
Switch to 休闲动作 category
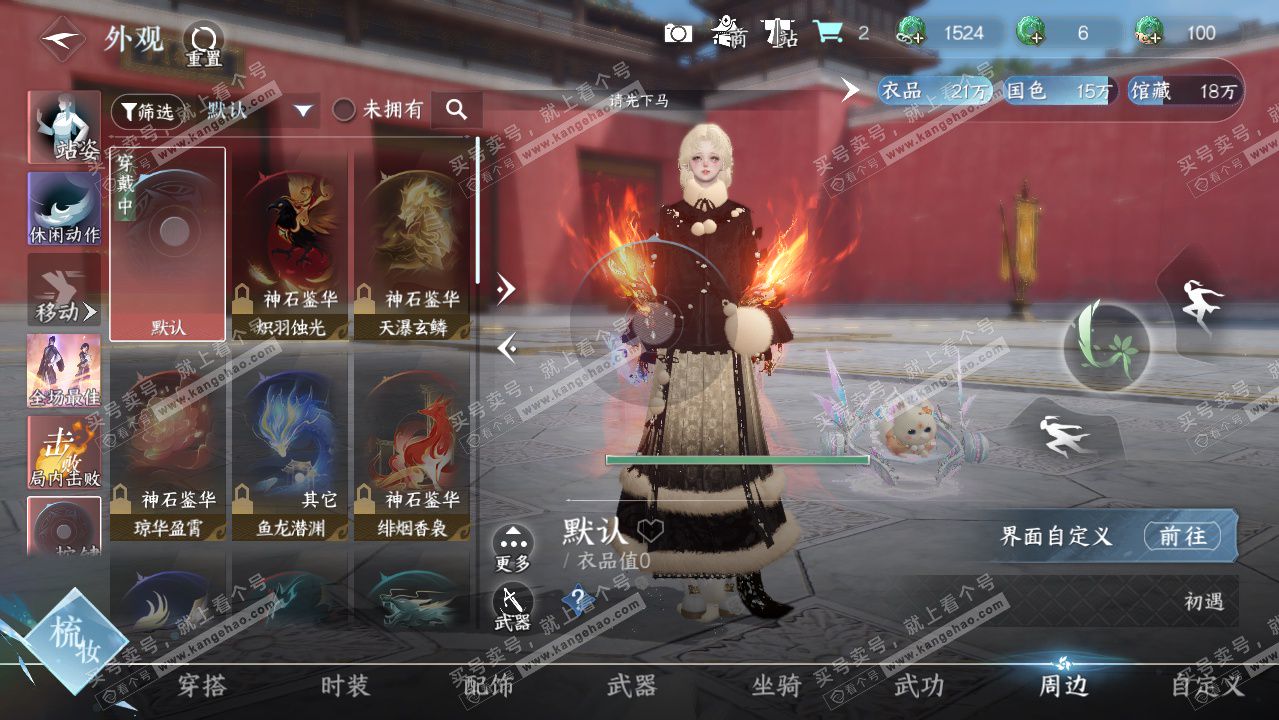[x=65, y=209]
